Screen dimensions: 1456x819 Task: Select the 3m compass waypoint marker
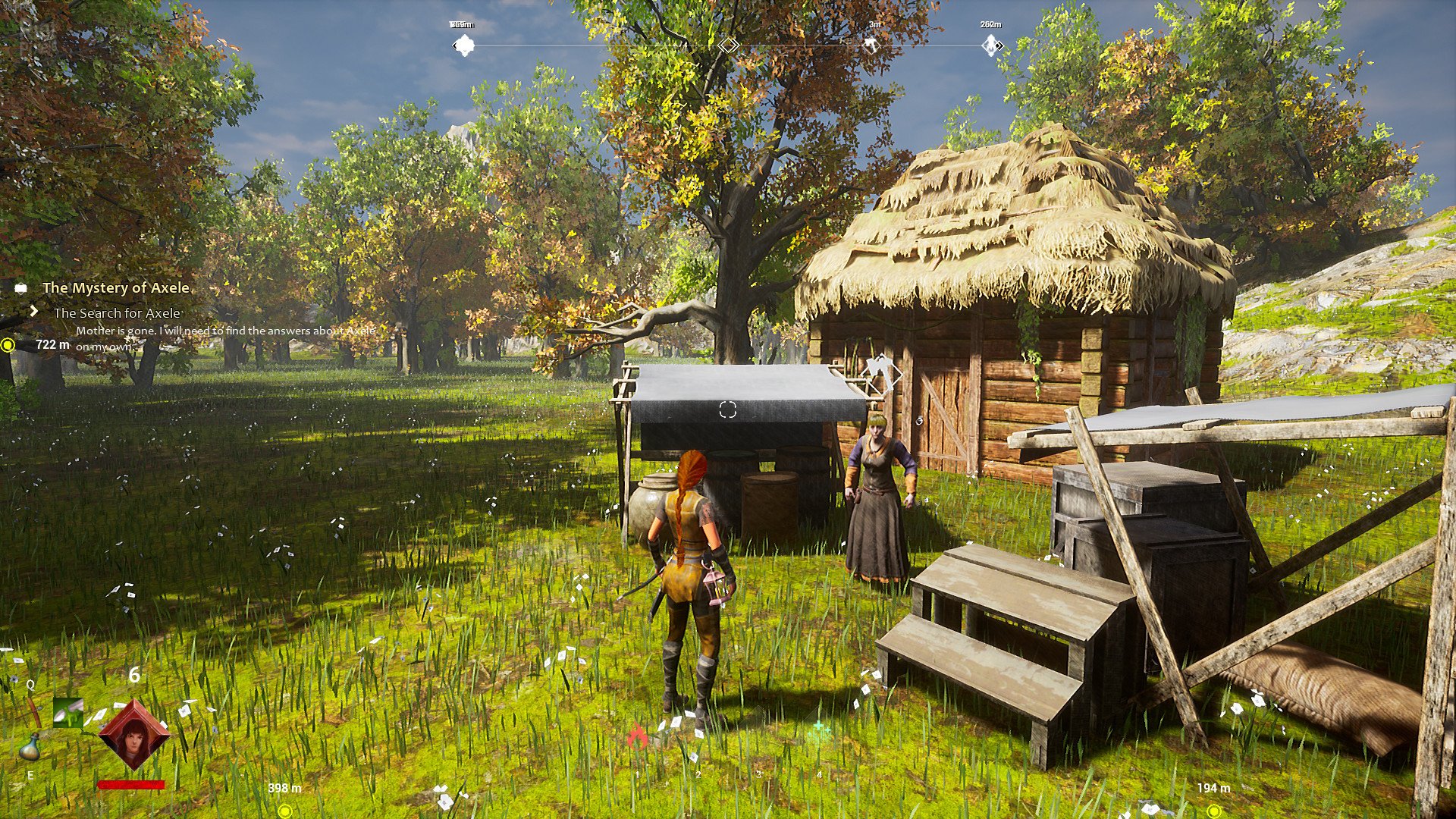coord(872,45)
